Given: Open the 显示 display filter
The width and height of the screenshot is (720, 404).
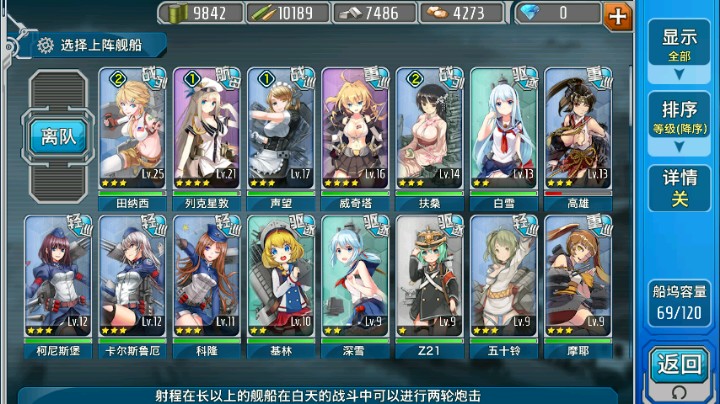Looking at the screenshot, I should pos(679,45).
